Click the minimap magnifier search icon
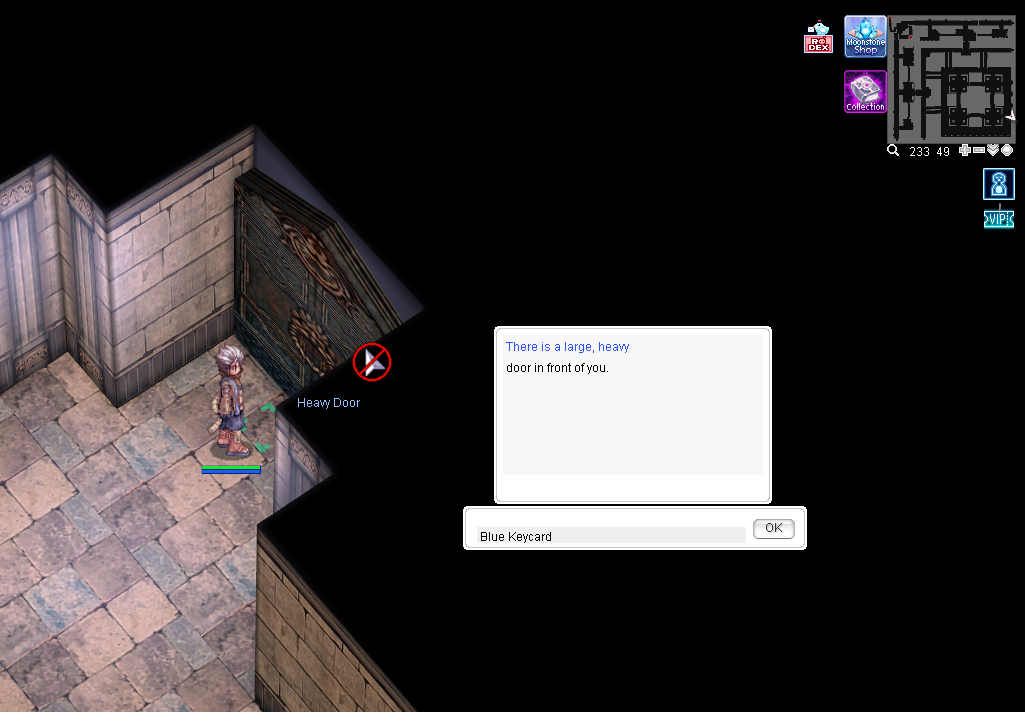Viewport: 1025px width, 712px height. (893, 151)
